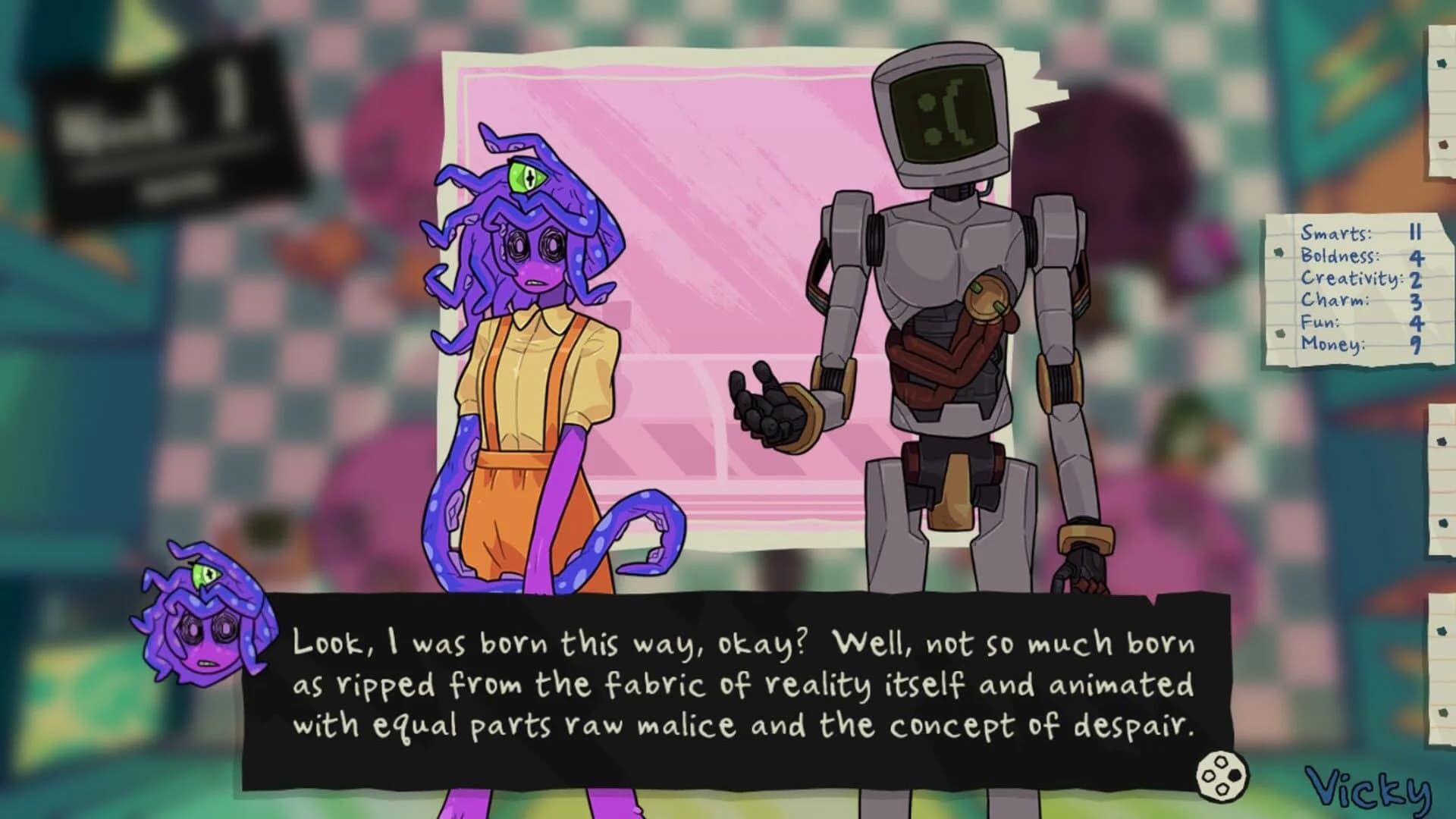Click the Fun stat entry
The height and width of the screenshot is (819, 1456).
[1319, 323]
